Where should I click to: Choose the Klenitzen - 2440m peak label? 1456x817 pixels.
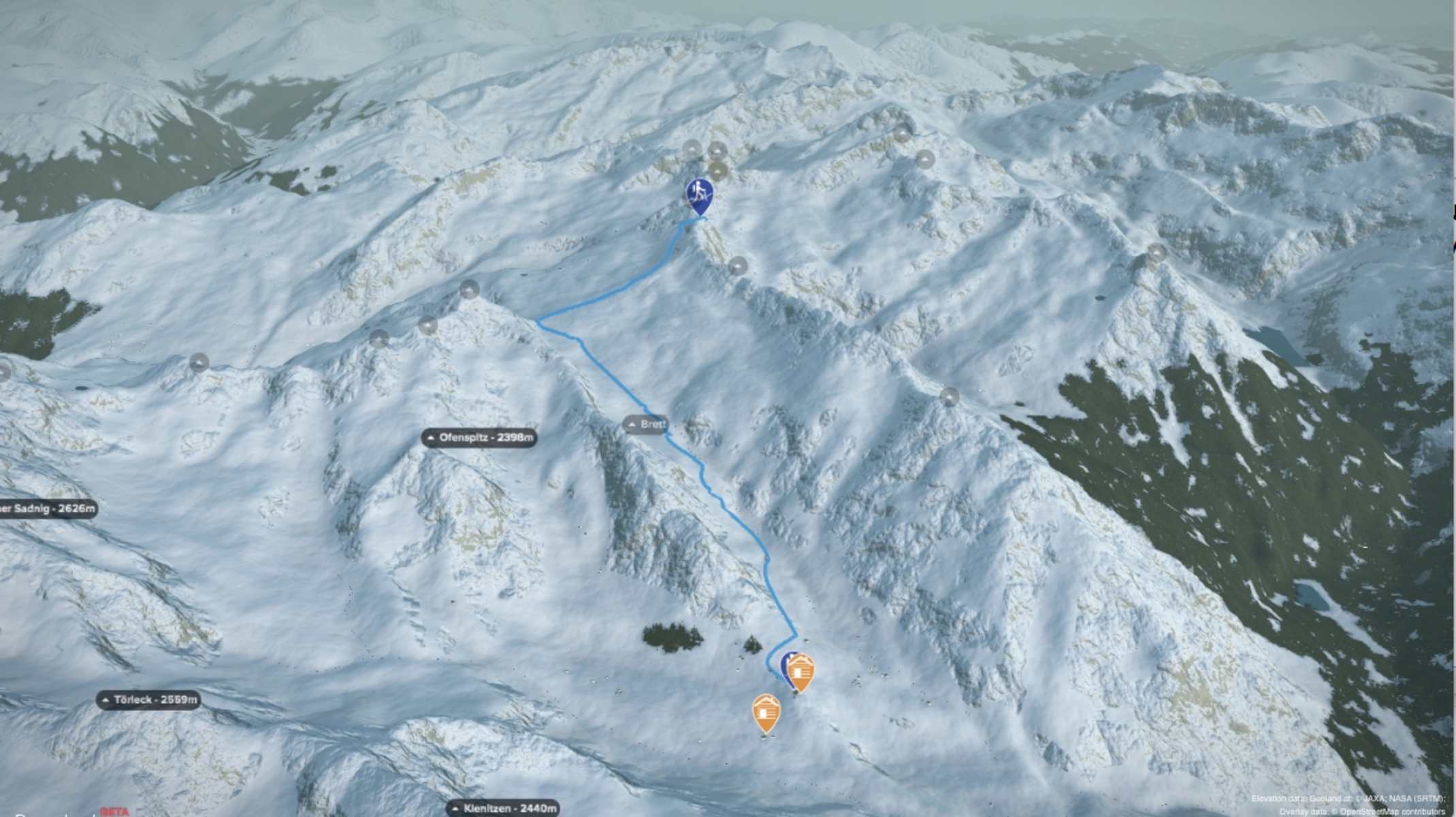(x=503, y=809)
